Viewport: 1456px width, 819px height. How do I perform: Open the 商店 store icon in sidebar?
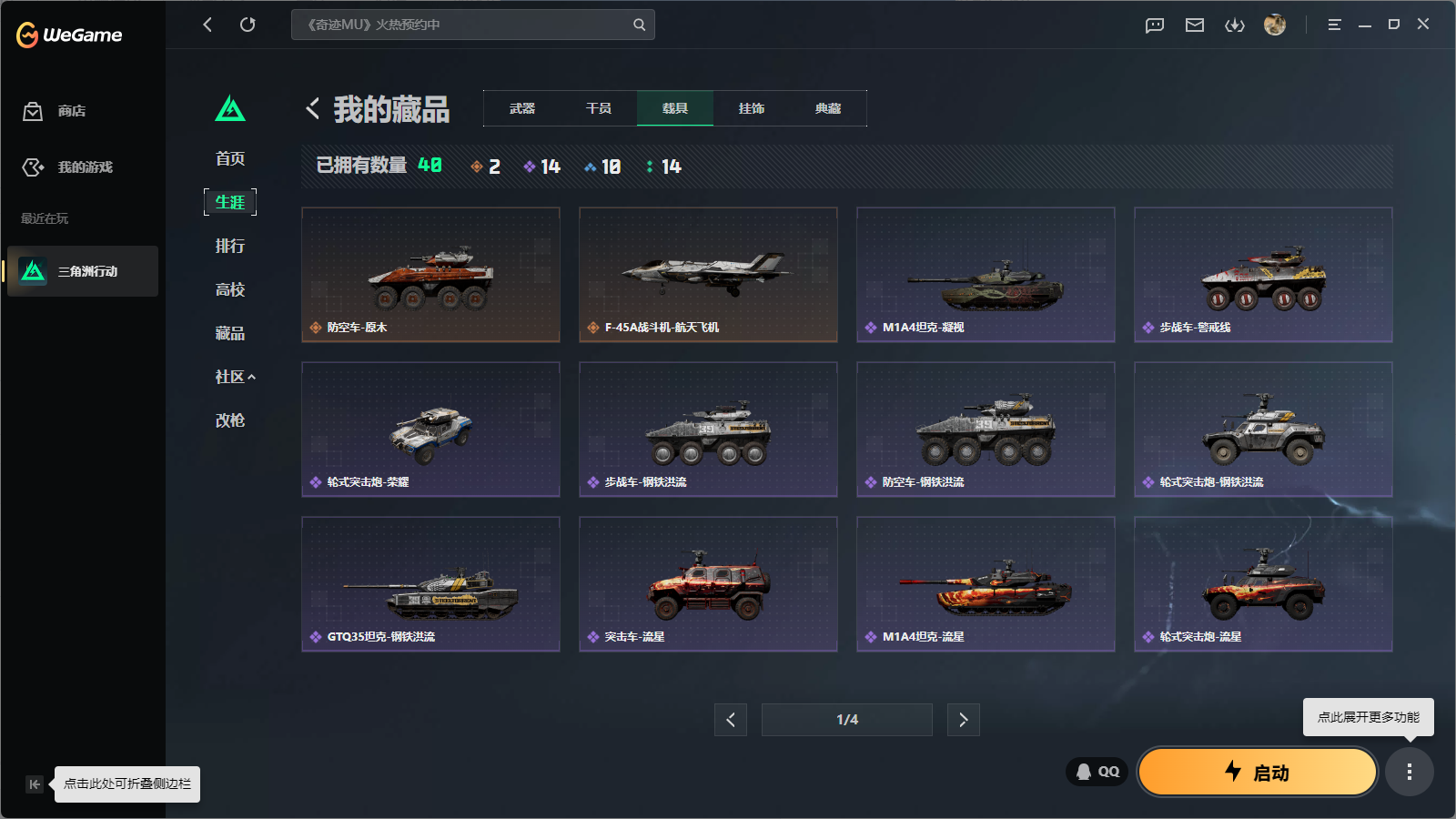pyautogui.click(x=33, y=111)
